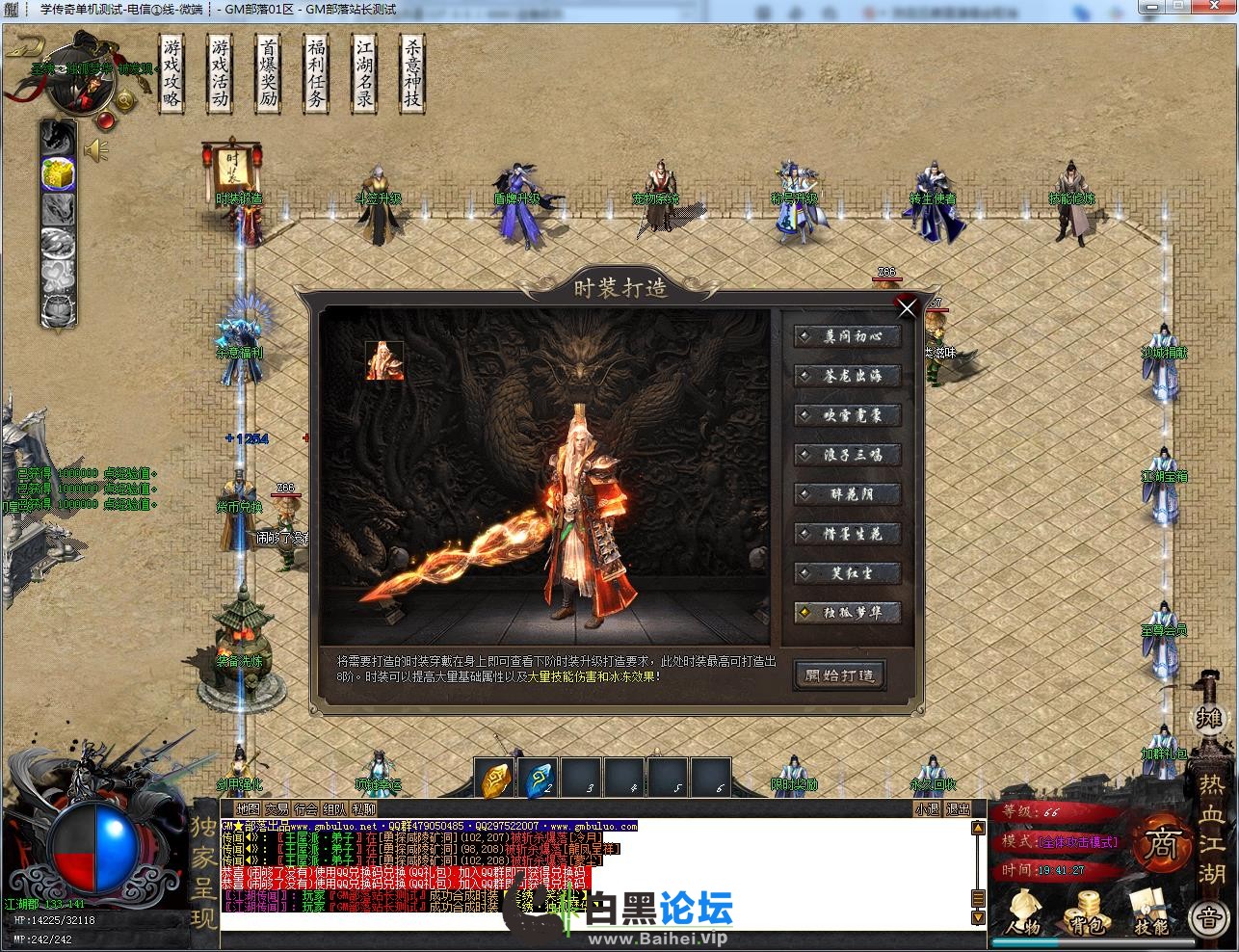Close the 时装打造 crafting window

tap(907, 307)
